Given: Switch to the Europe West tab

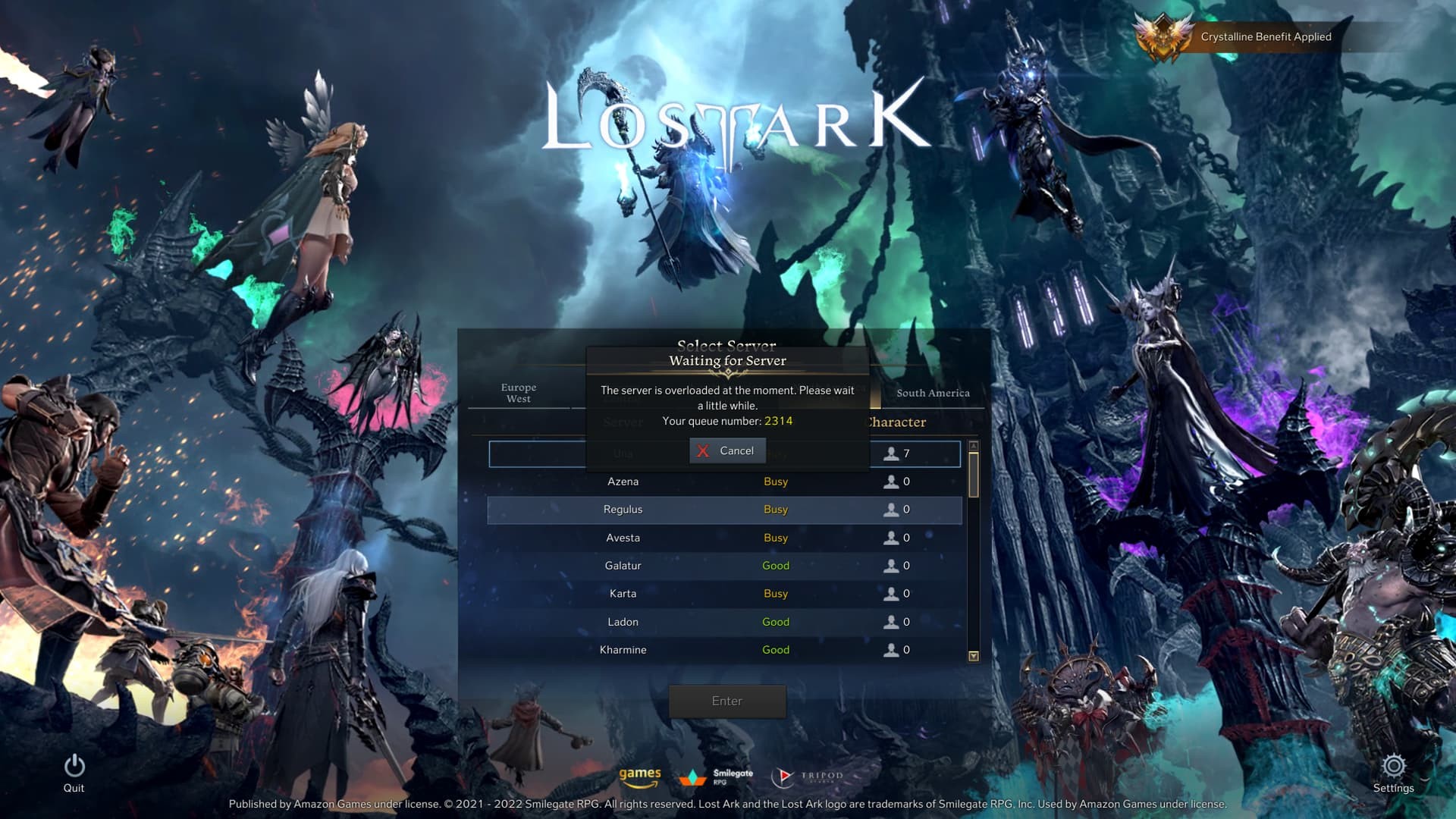Looking at the screenshot, I should click(519, 392).
